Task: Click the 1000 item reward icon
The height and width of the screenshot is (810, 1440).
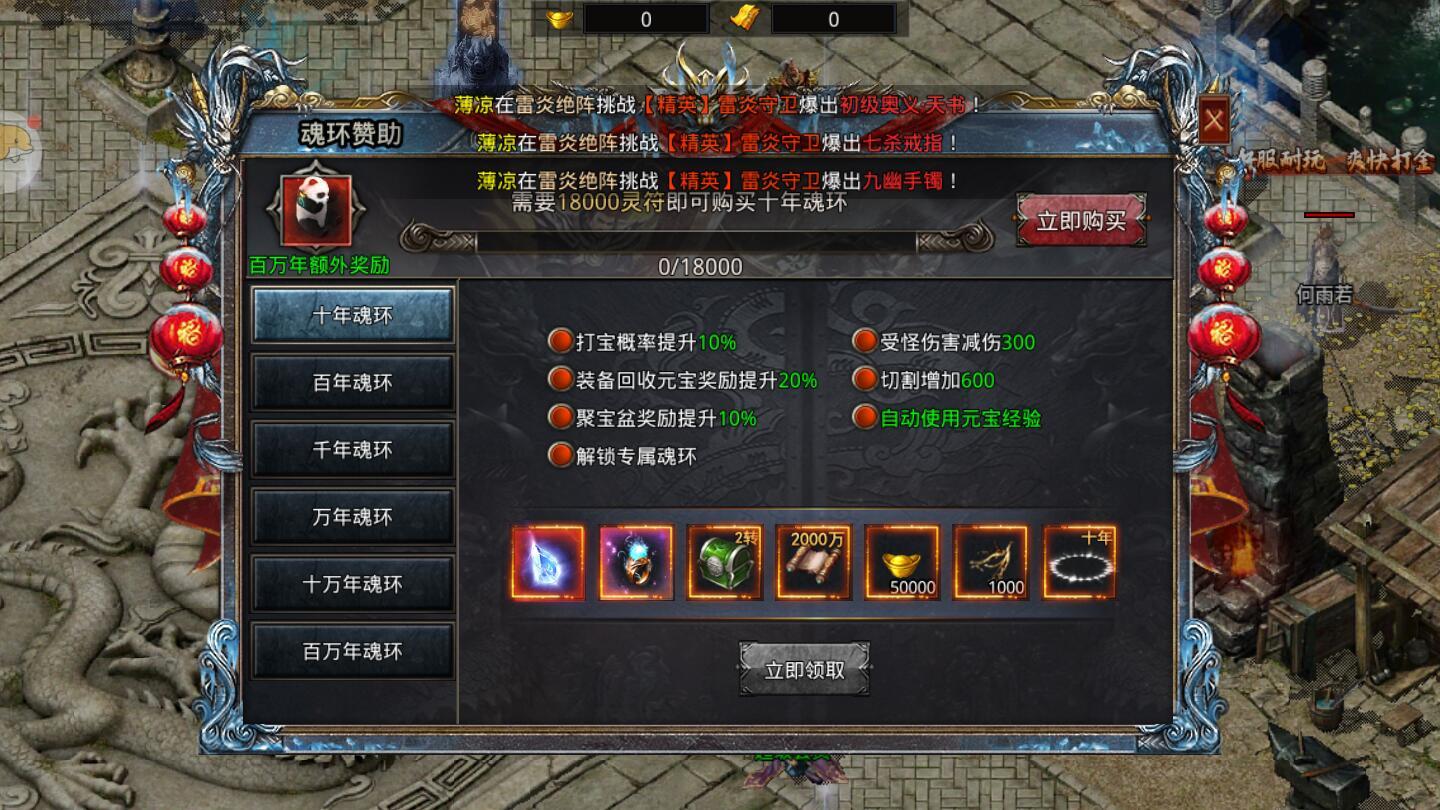Action: 991,563
